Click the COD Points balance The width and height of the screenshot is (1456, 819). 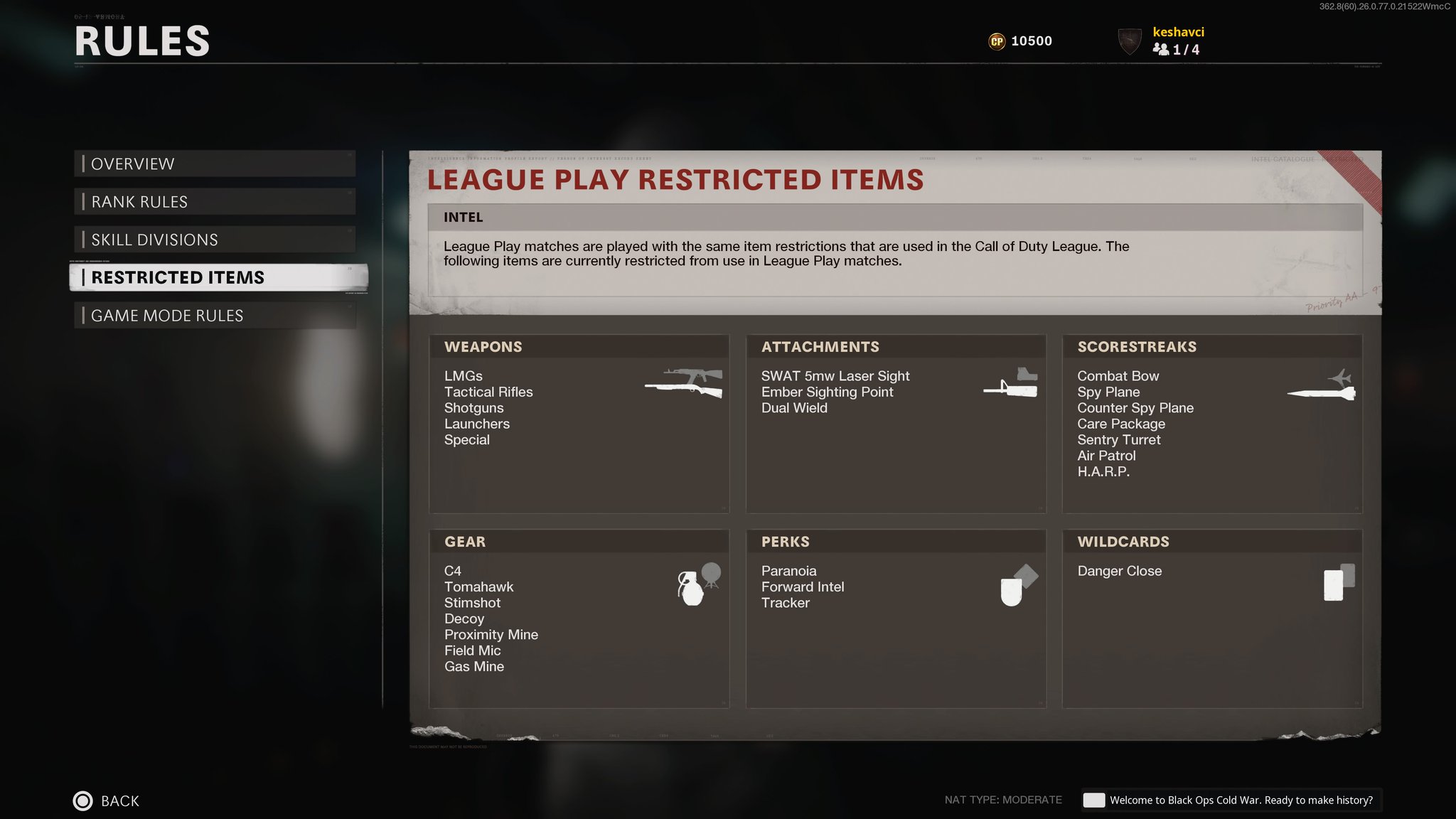1021,41
